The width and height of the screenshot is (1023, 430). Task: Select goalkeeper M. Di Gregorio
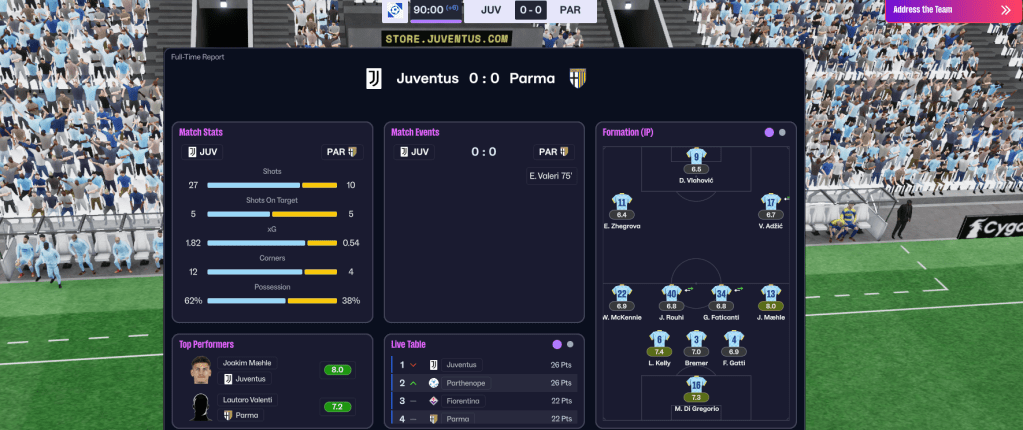click(696, 387)
